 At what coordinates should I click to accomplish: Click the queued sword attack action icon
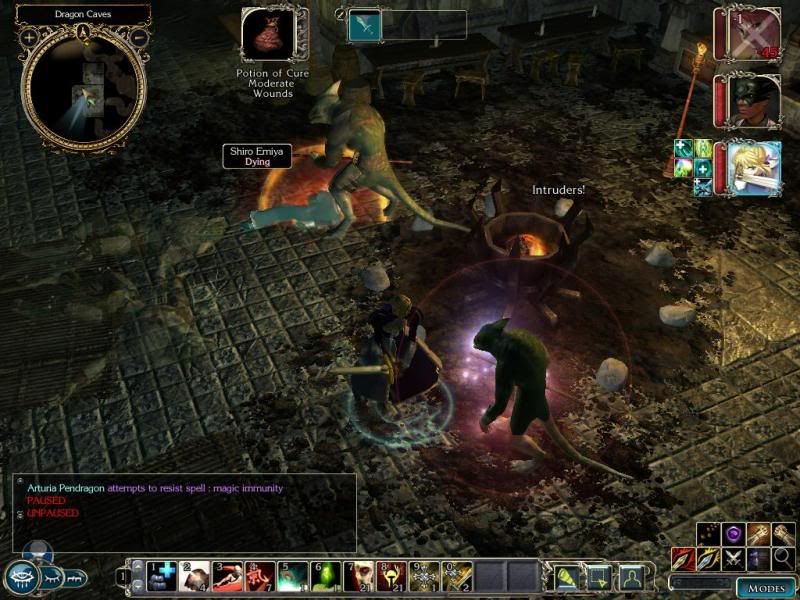tap(364, 26)
